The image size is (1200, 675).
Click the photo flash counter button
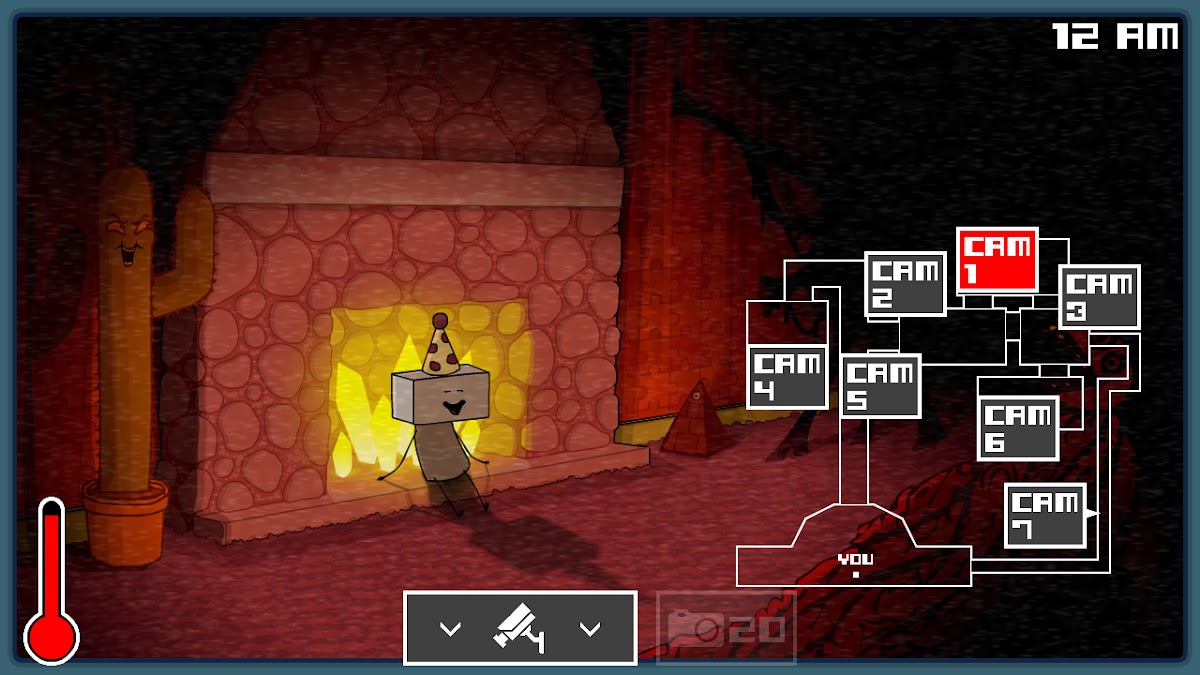coord(726,628)
